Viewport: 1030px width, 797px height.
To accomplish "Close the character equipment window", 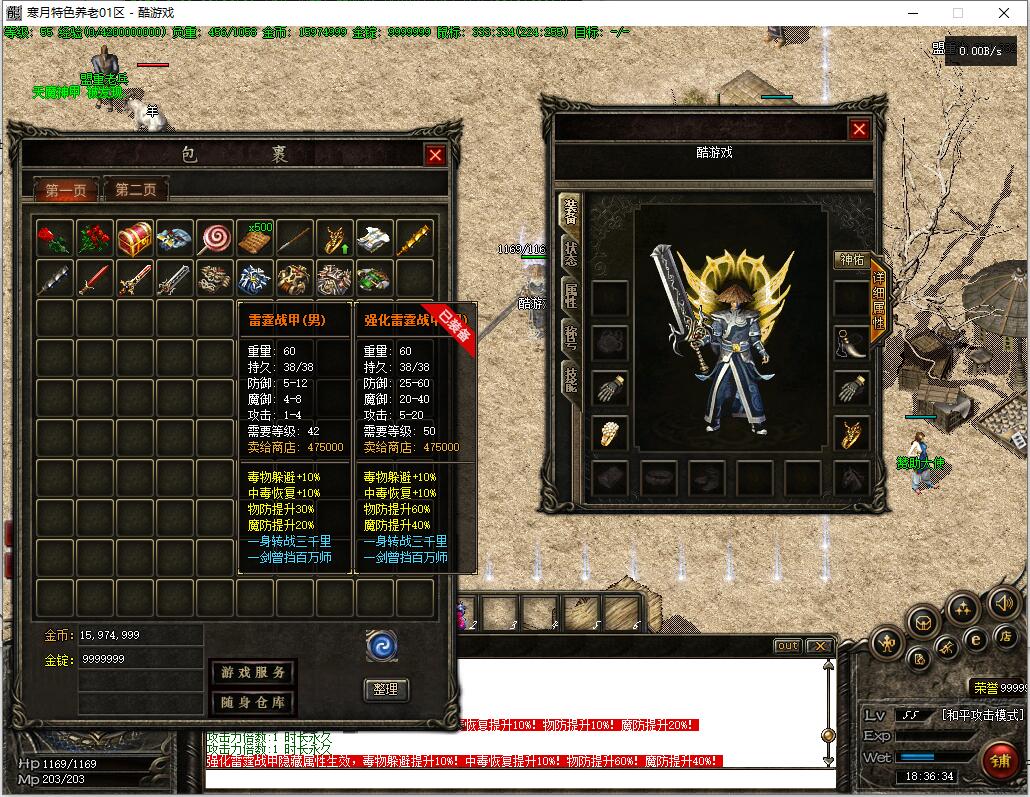I will click(859, 129).
